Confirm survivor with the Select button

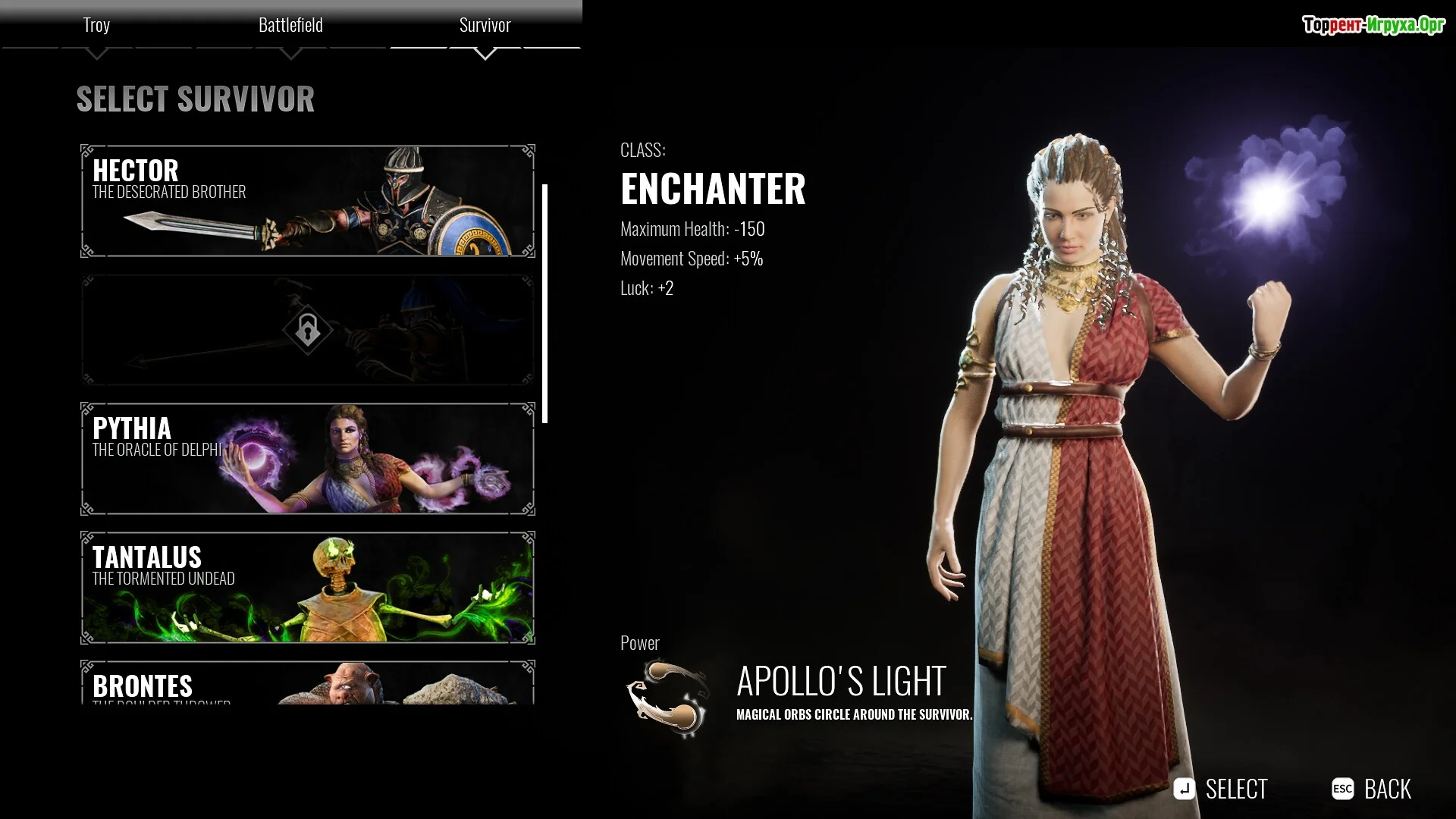[x=1221, y=789]
